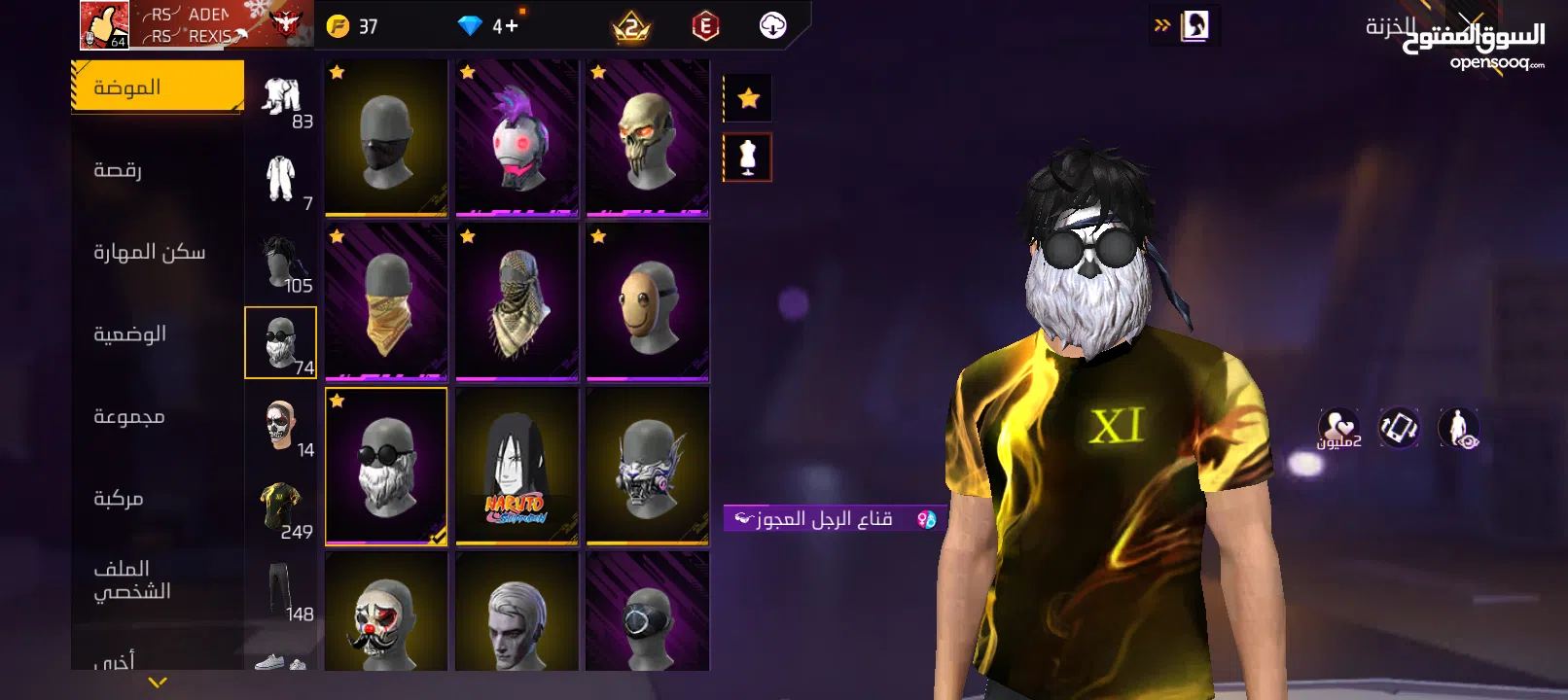Image resolution: width=1568 pixels, height=700 pixels.
Task: Select the pants subcategory with 148 items
Action: [x=282, y=592]
